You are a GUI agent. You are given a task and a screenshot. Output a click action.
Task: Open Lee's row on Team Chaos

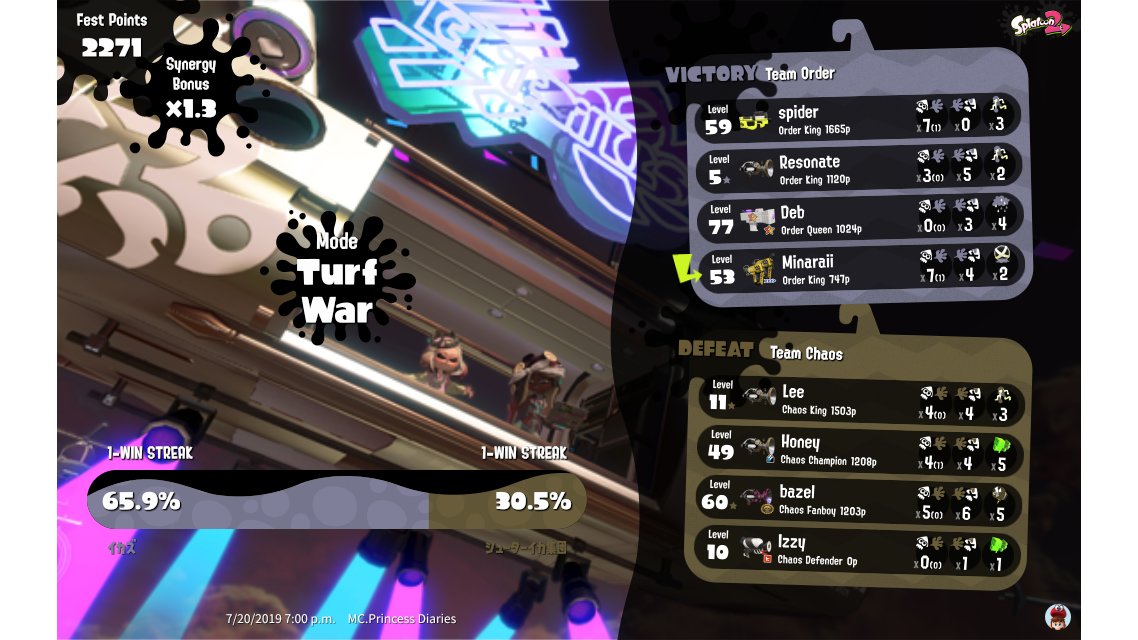(860, 400)
